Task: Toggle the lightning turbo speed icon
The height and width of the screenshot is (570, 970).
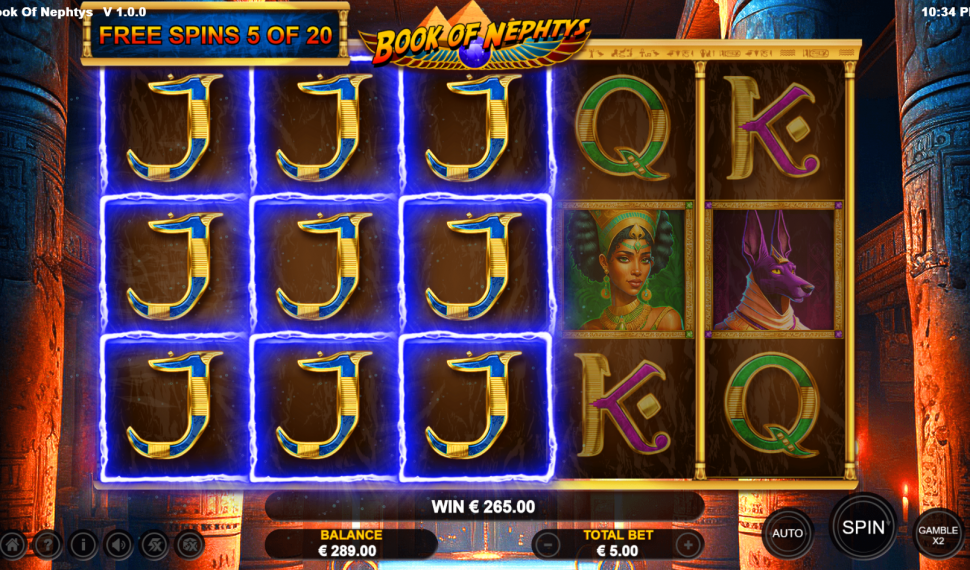Action: point(154,545)
